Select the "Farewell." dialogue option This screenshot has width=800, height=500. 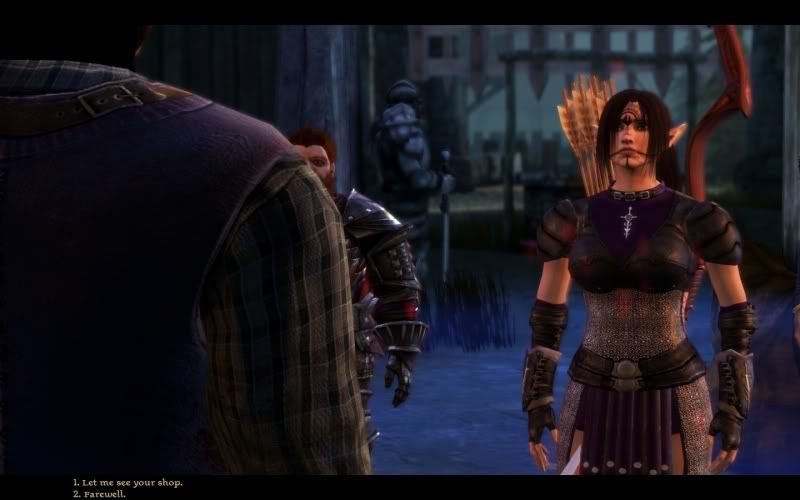tap(103, 493)
